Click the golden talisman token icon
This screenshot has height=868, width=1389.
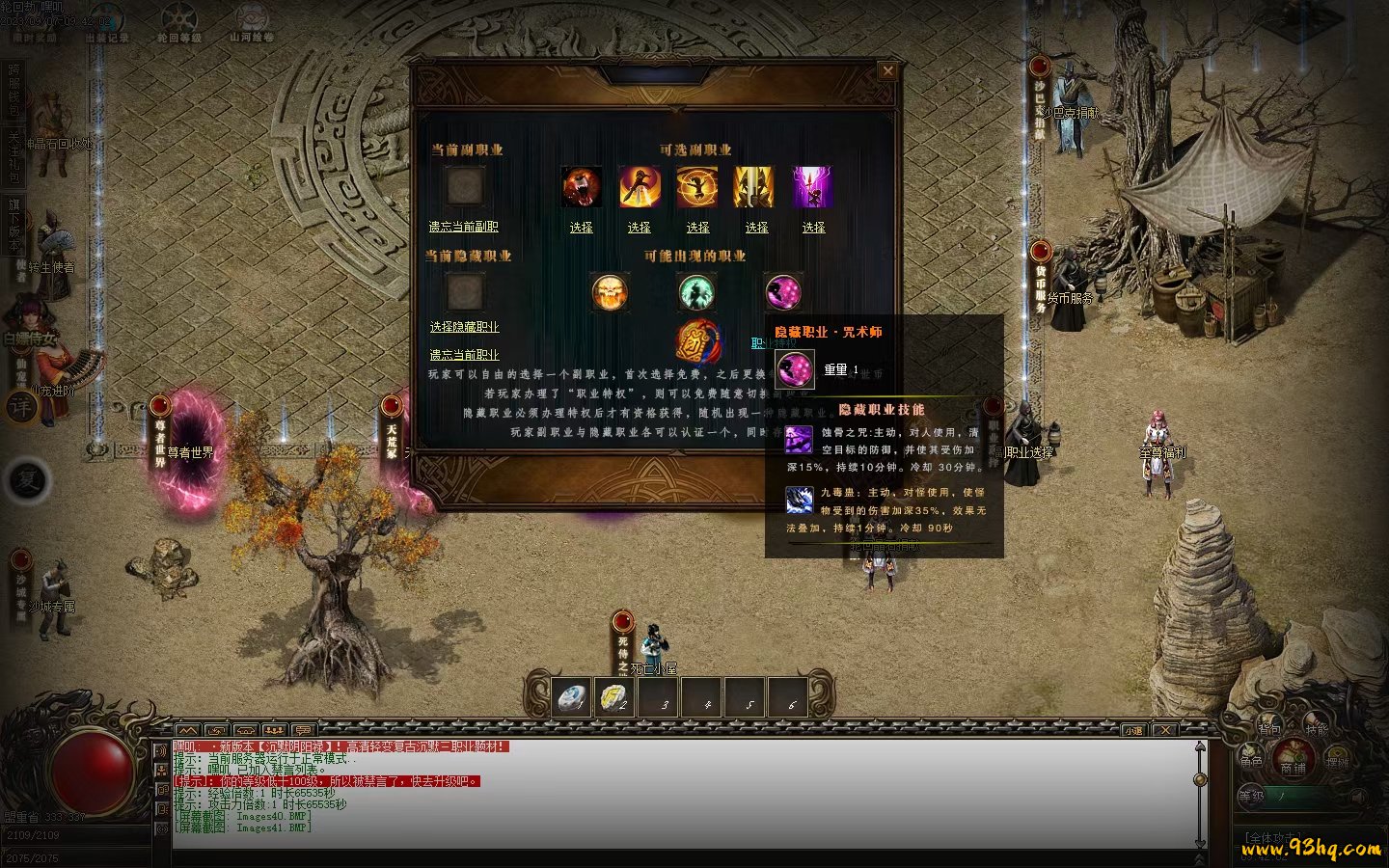(698, 341)
